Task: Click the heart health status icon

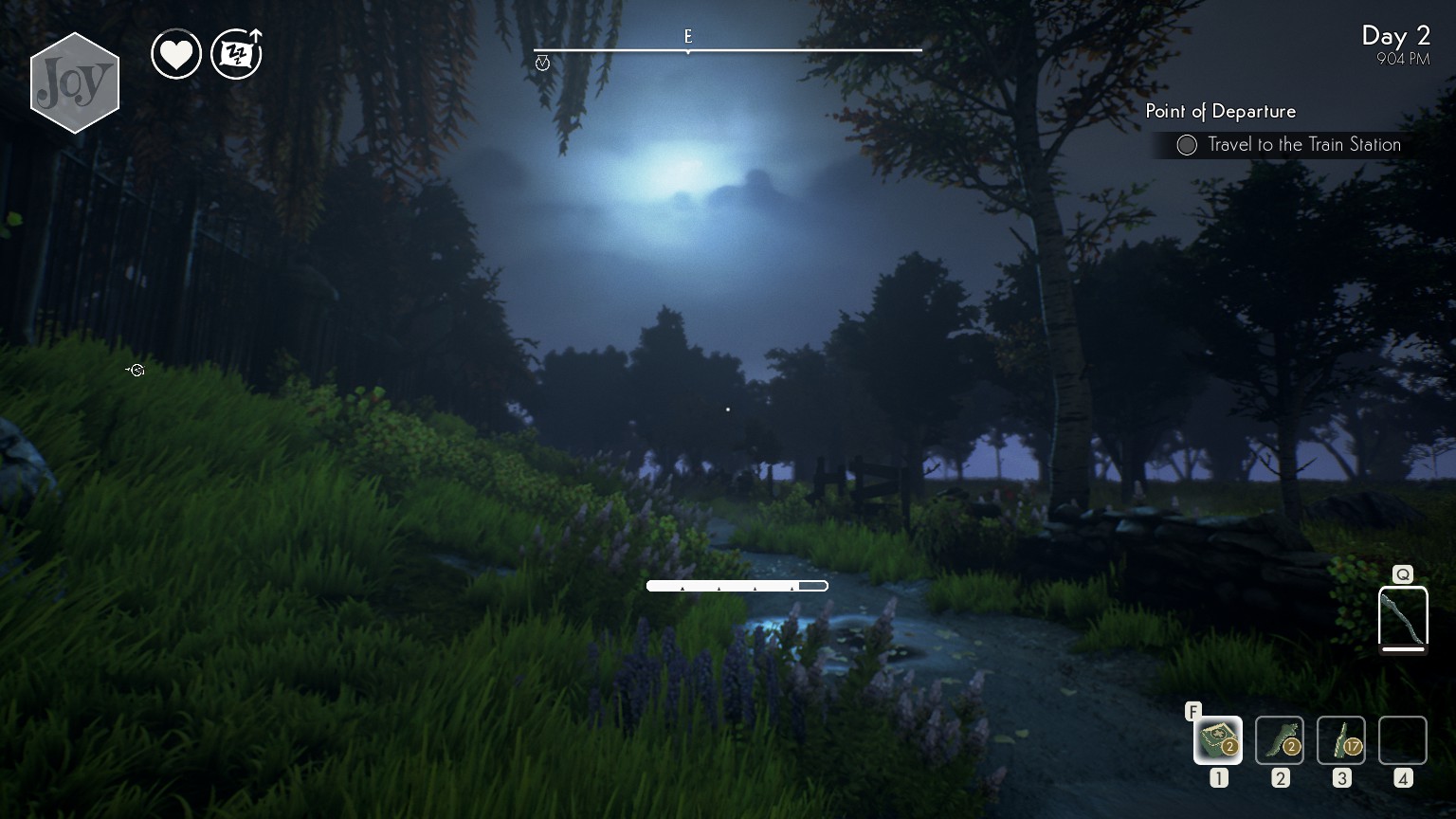Action: coord(176,53)
